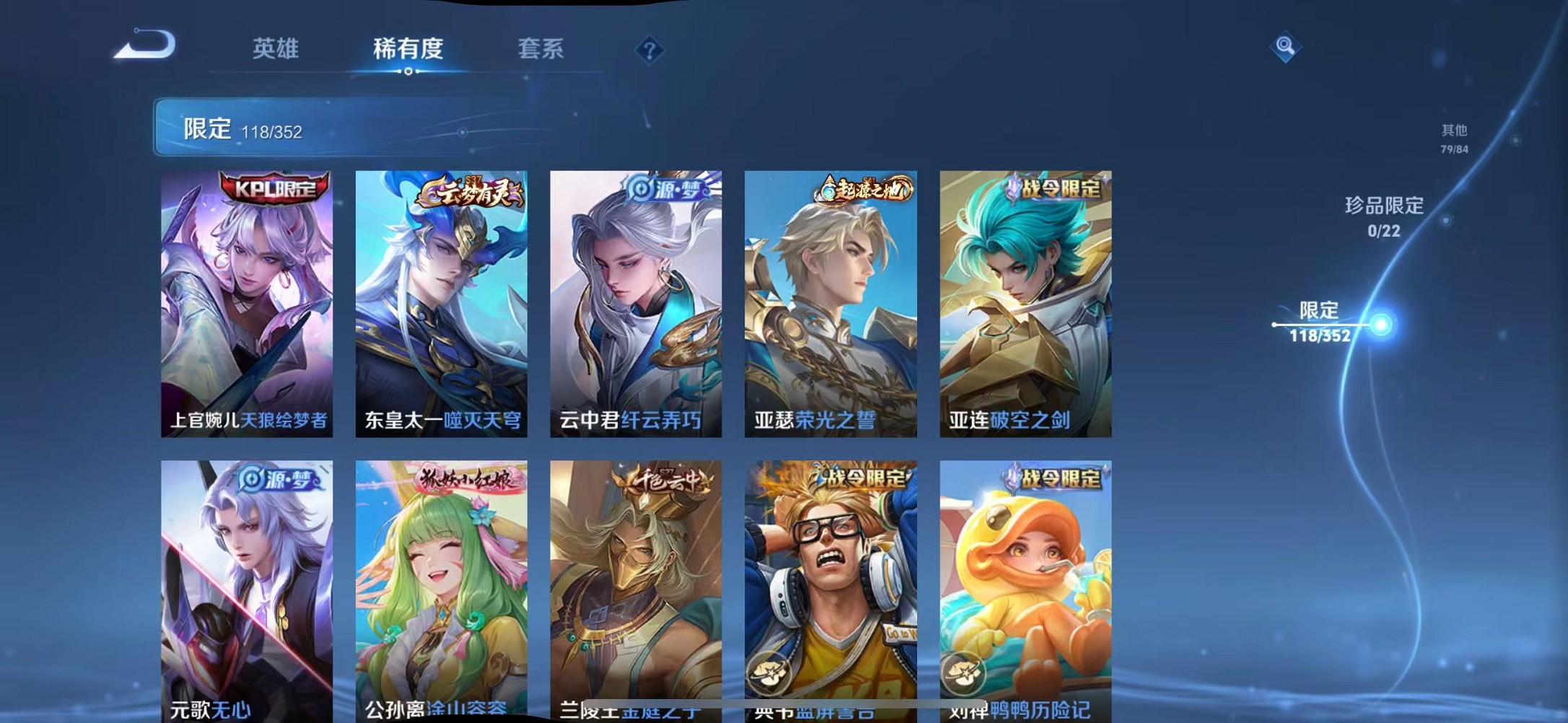Click the 云梦有灵 badge on 东皇太一 skin
The width and height of the screenshot is (1568, 723).
click(473, 191)
